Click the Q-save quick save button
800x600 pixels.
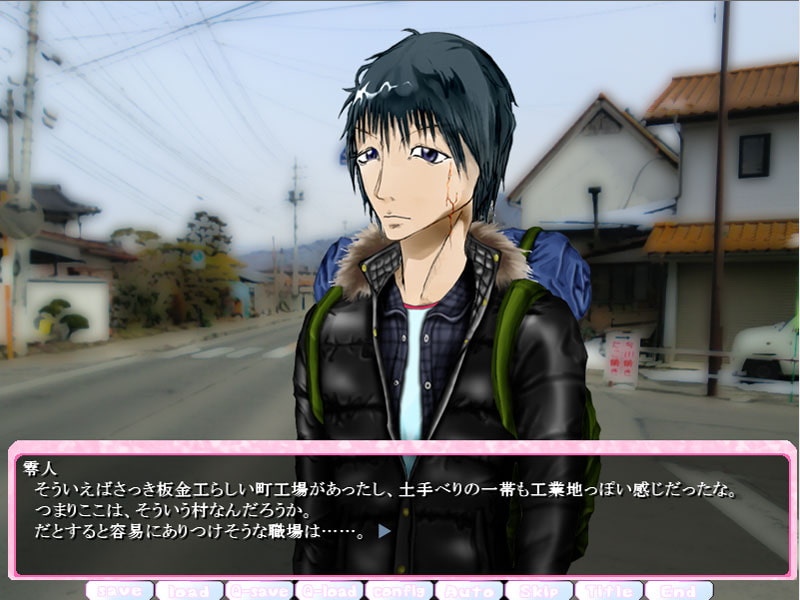coord(259,590)
